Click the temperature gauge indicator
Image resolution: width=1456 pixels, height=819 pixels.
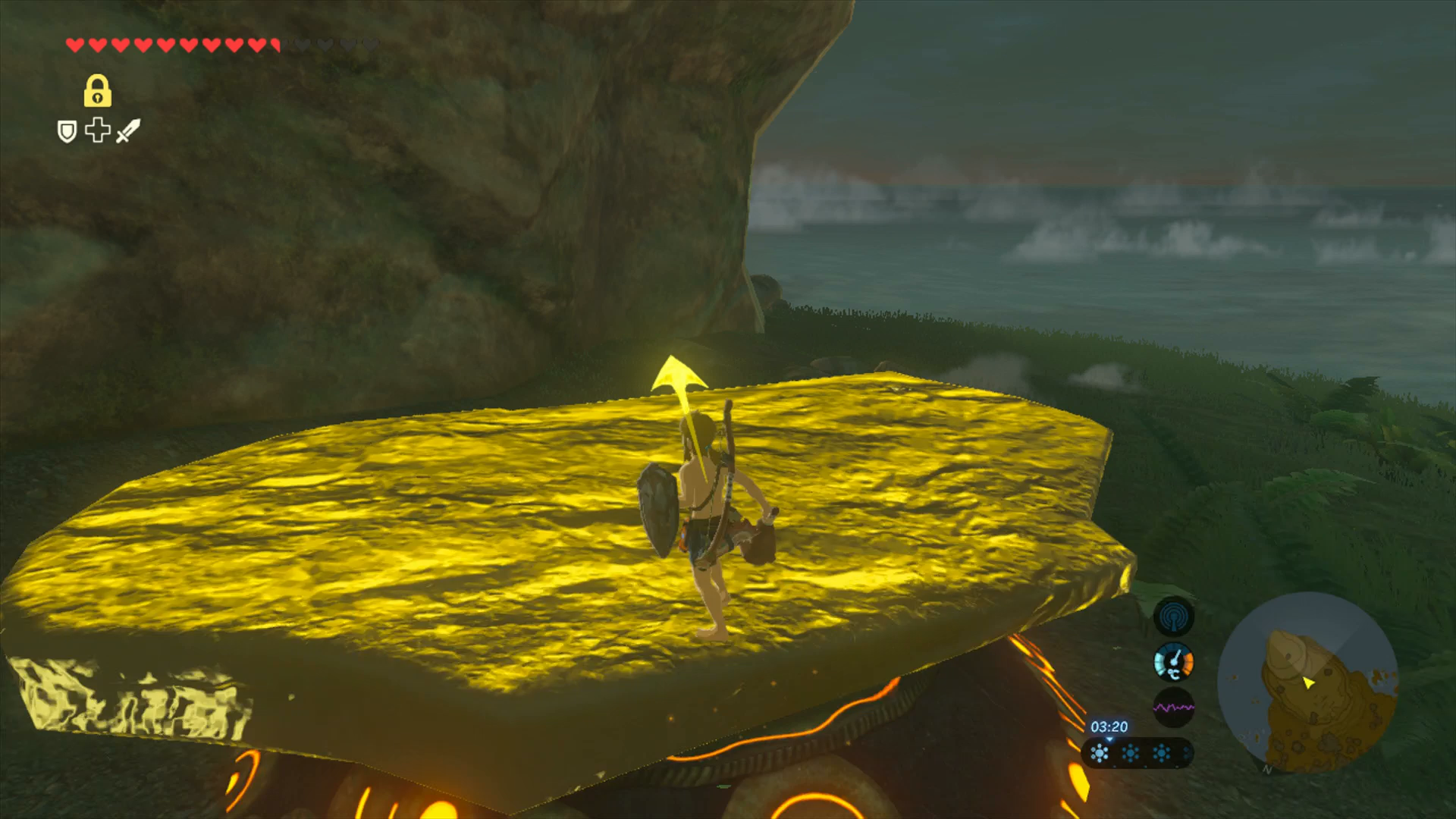click(1173, 661)
